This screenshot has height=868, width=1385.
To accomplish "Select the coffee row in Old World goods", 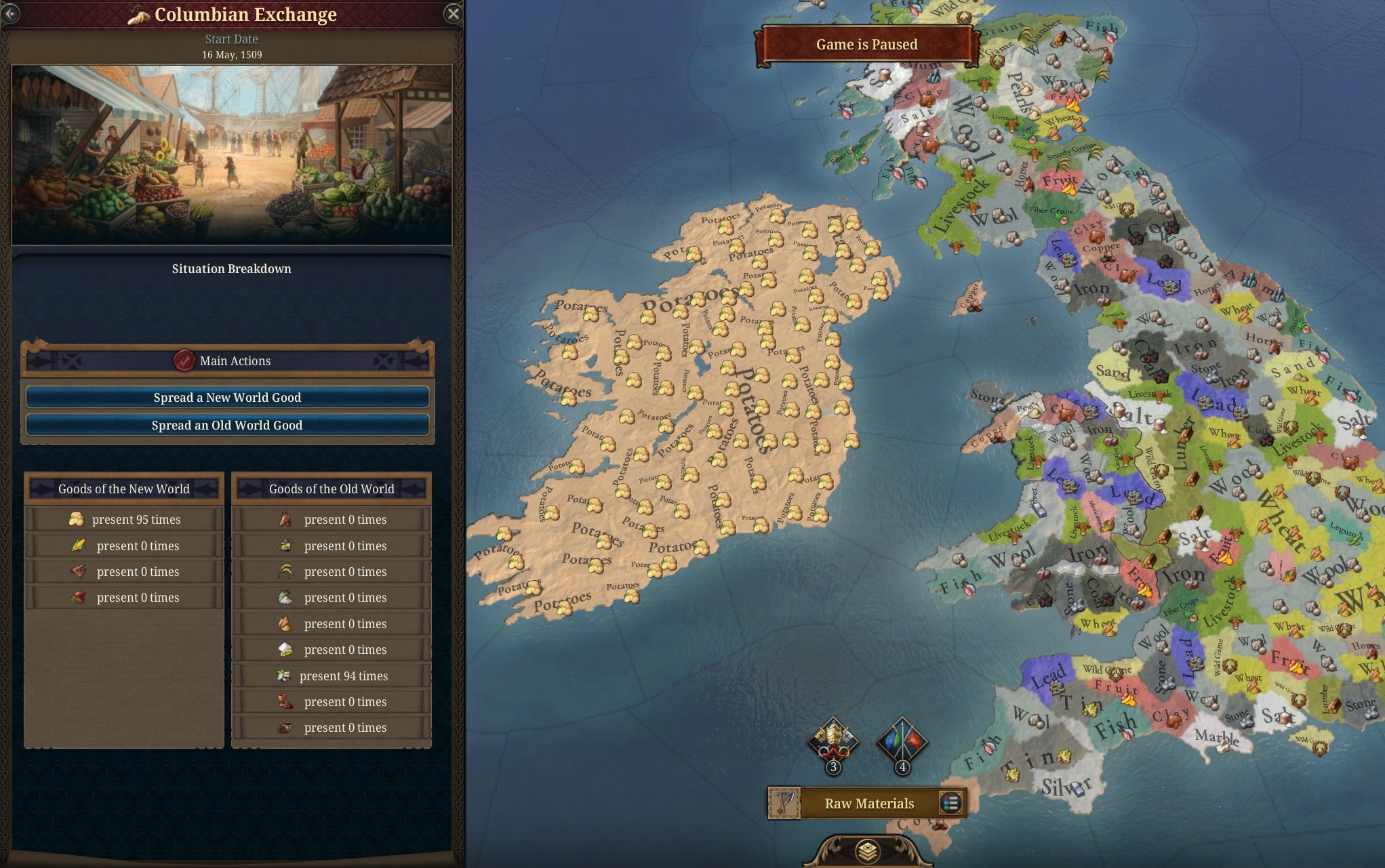I will 332,728.
